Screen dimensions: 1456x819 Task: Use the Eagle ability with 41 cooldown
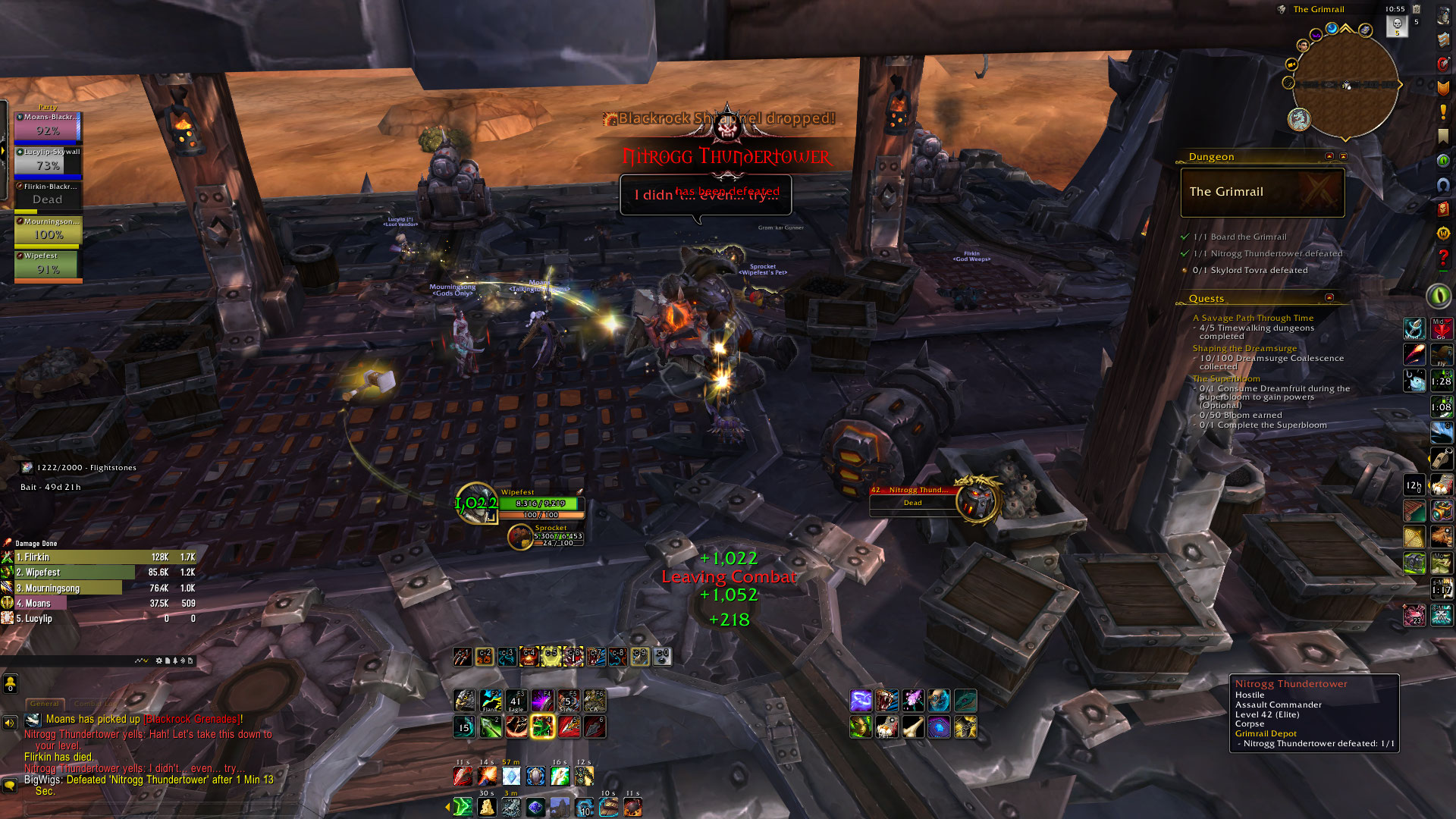click(x=516, y=701)
